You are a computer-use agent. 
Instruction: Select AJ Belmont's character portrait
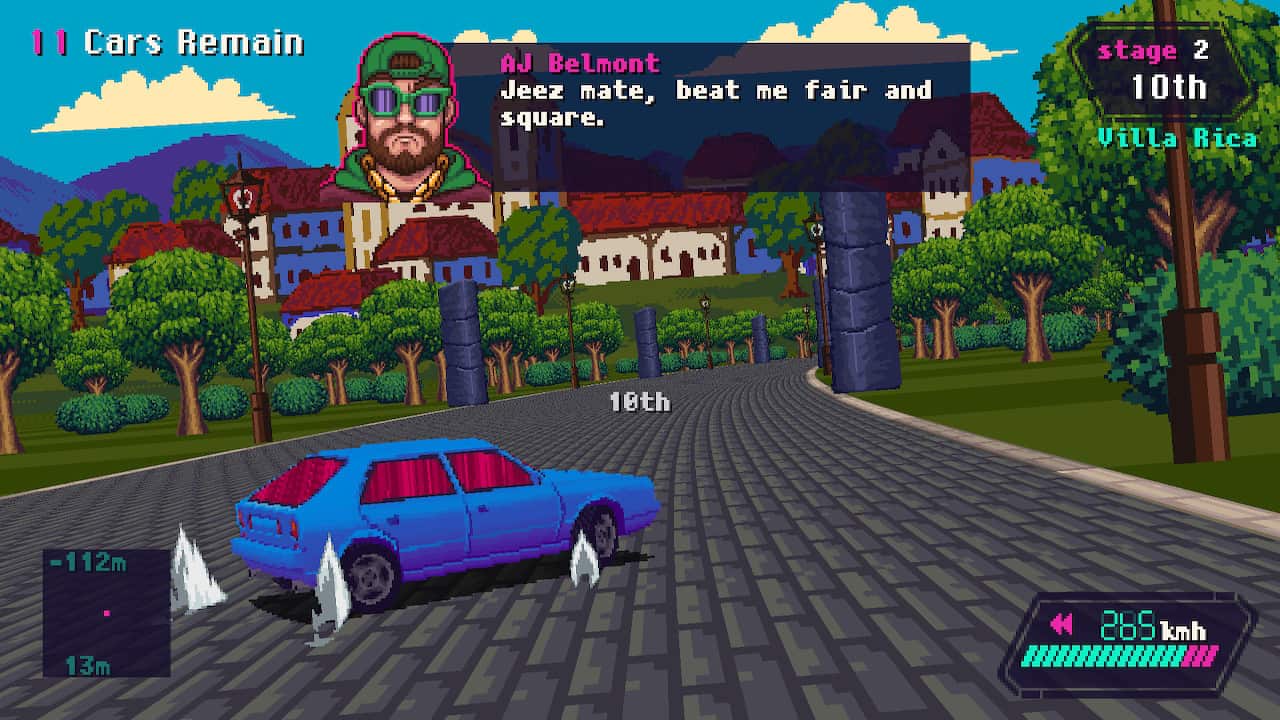tap(397, 120)
